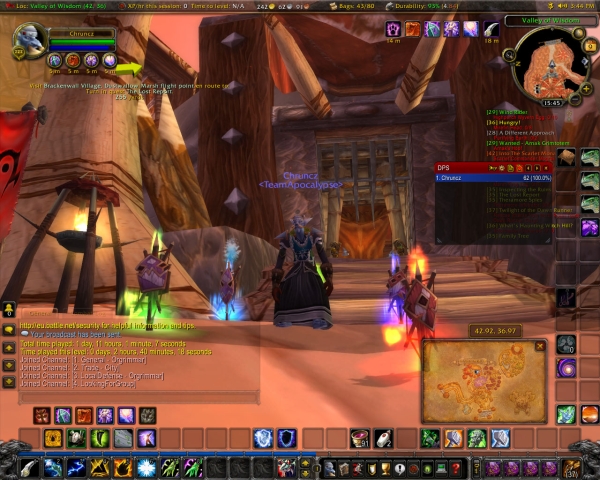The height and width of the screenshot is (480, 600).
Task: Click the purple hand buff icon
Action: (395, 30)
